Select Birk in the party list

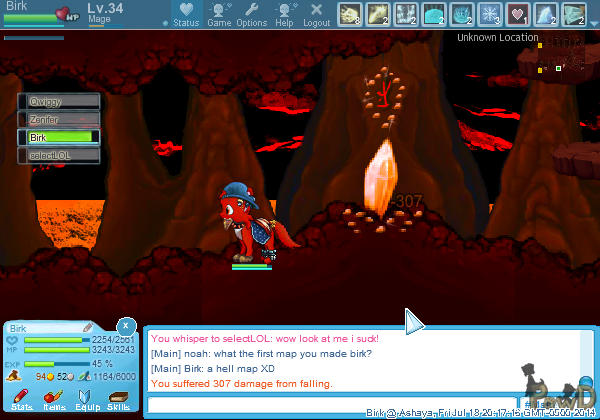click(59, 137)
